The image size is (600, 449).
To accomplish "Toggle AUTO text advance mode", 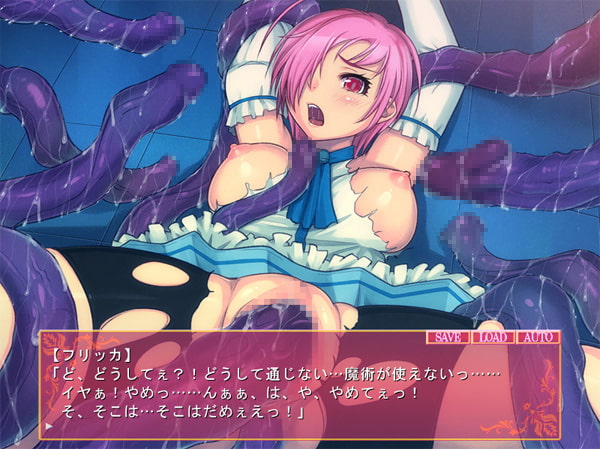I will tap(538, 337).
